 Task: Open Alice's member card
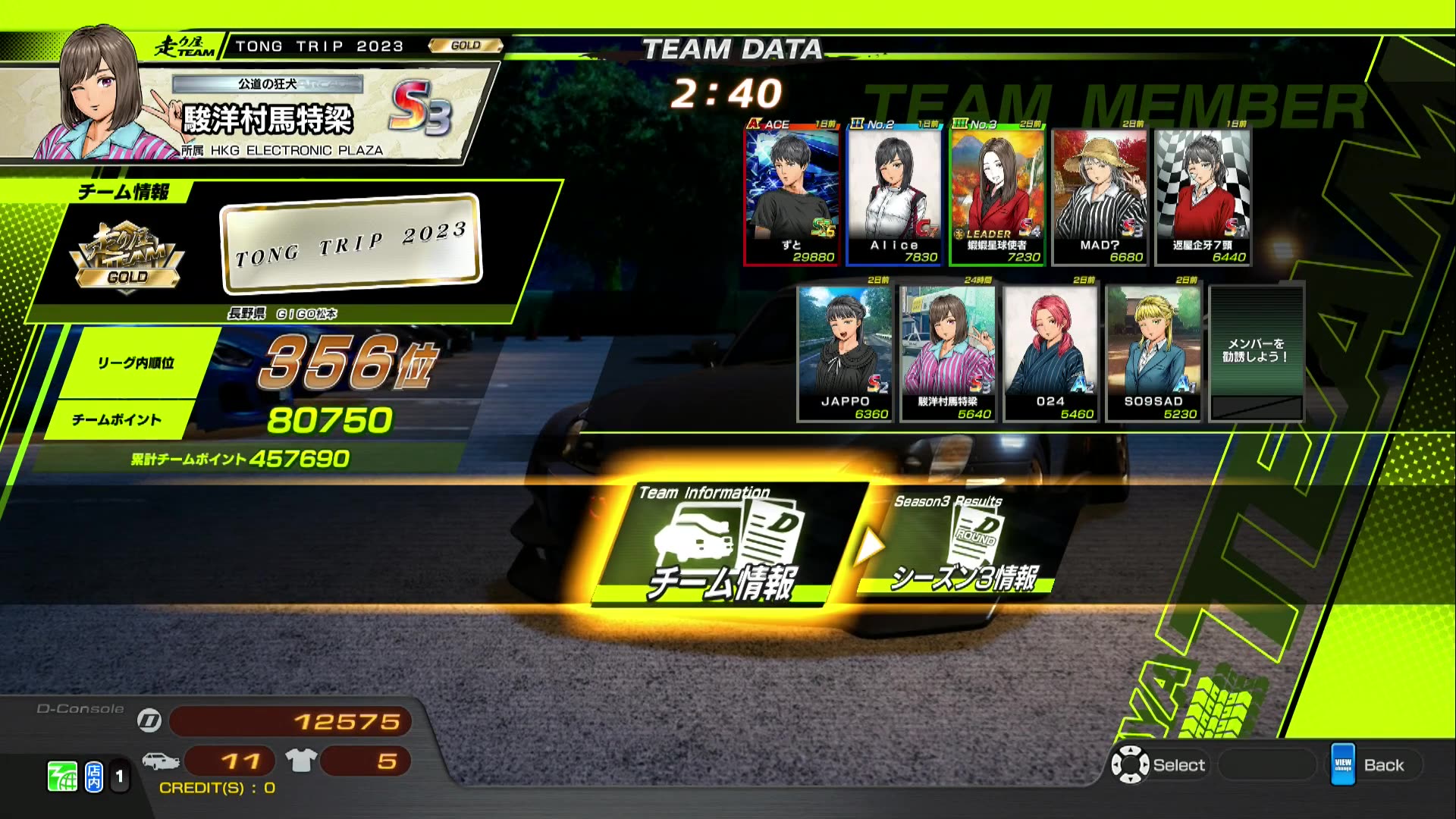[895, 193]
